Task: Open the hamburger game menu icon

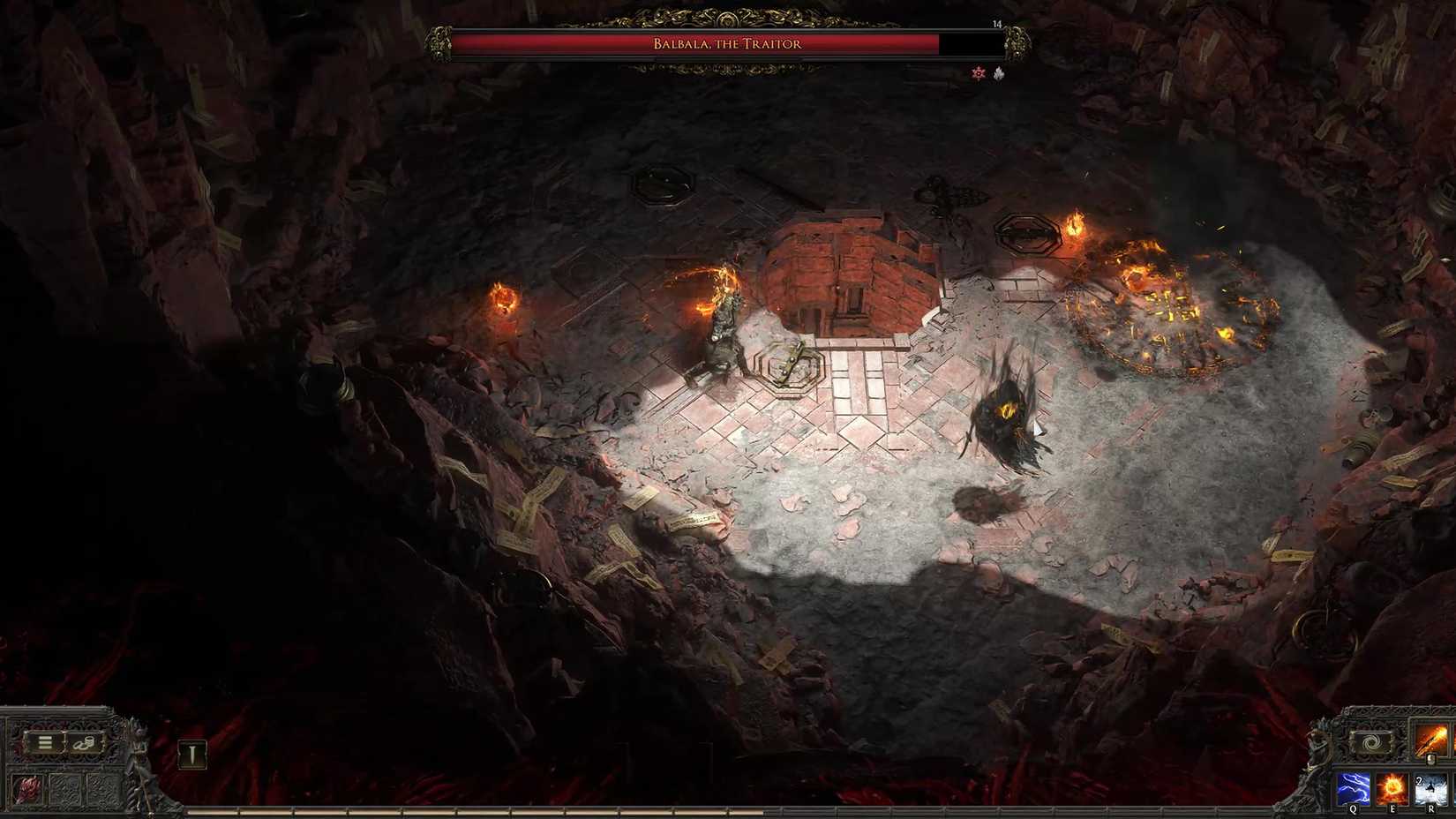Action: click(x=44, y=742)
